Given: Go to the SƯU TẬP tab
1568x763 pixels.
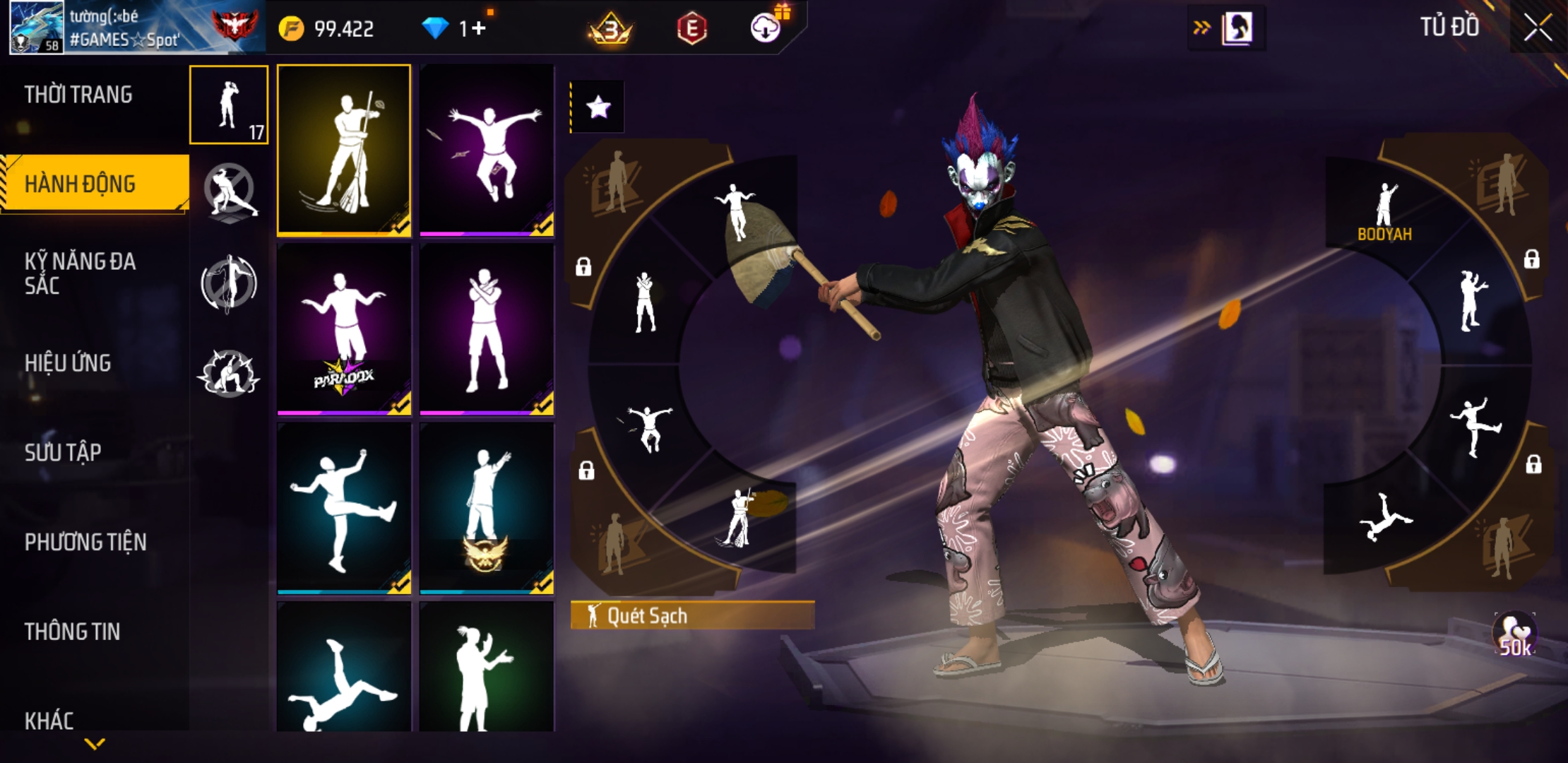Looking at the screenshot, I should point(63,452).
